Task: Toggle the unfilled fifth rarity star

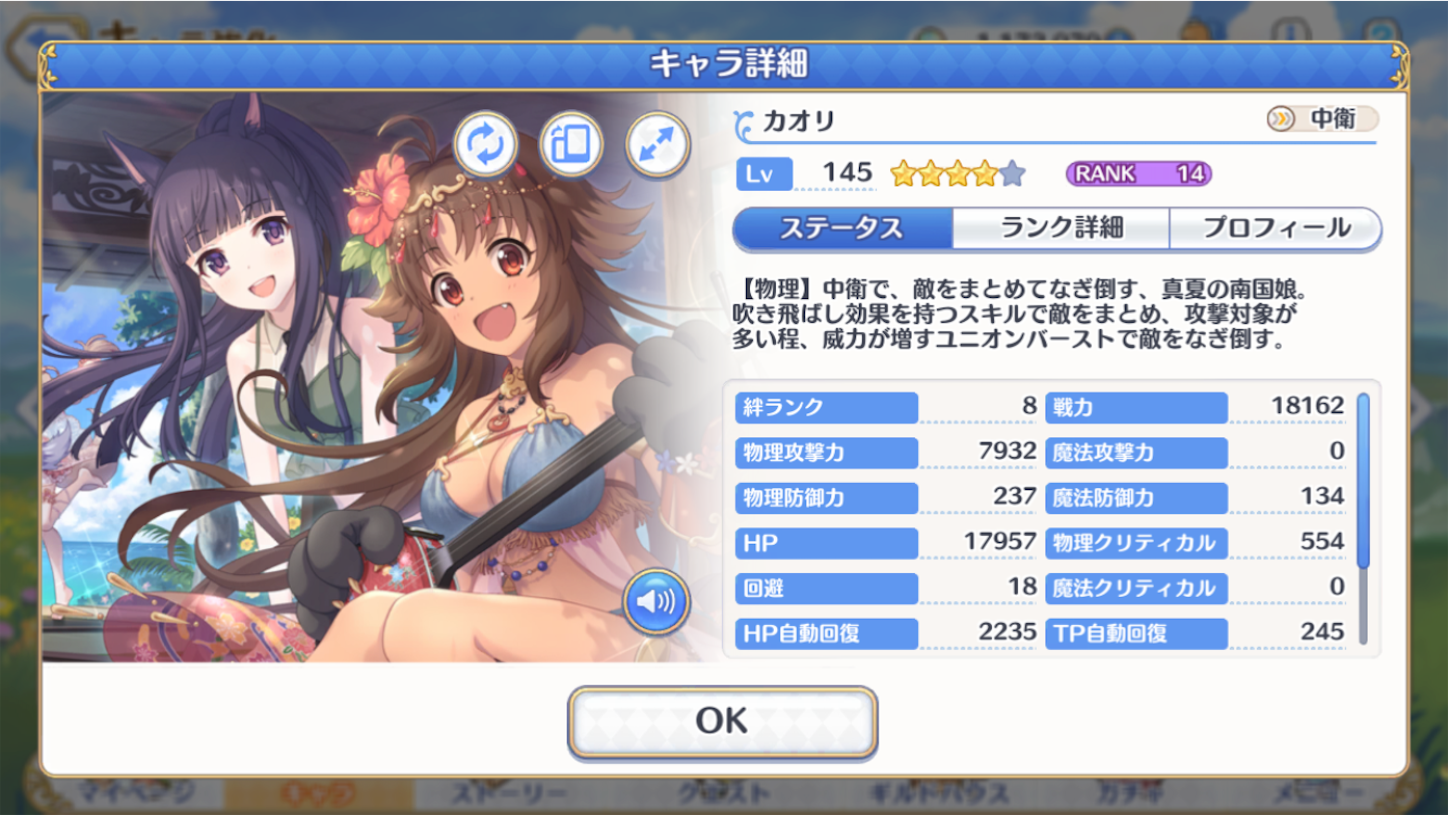Action: point(1013,172)
